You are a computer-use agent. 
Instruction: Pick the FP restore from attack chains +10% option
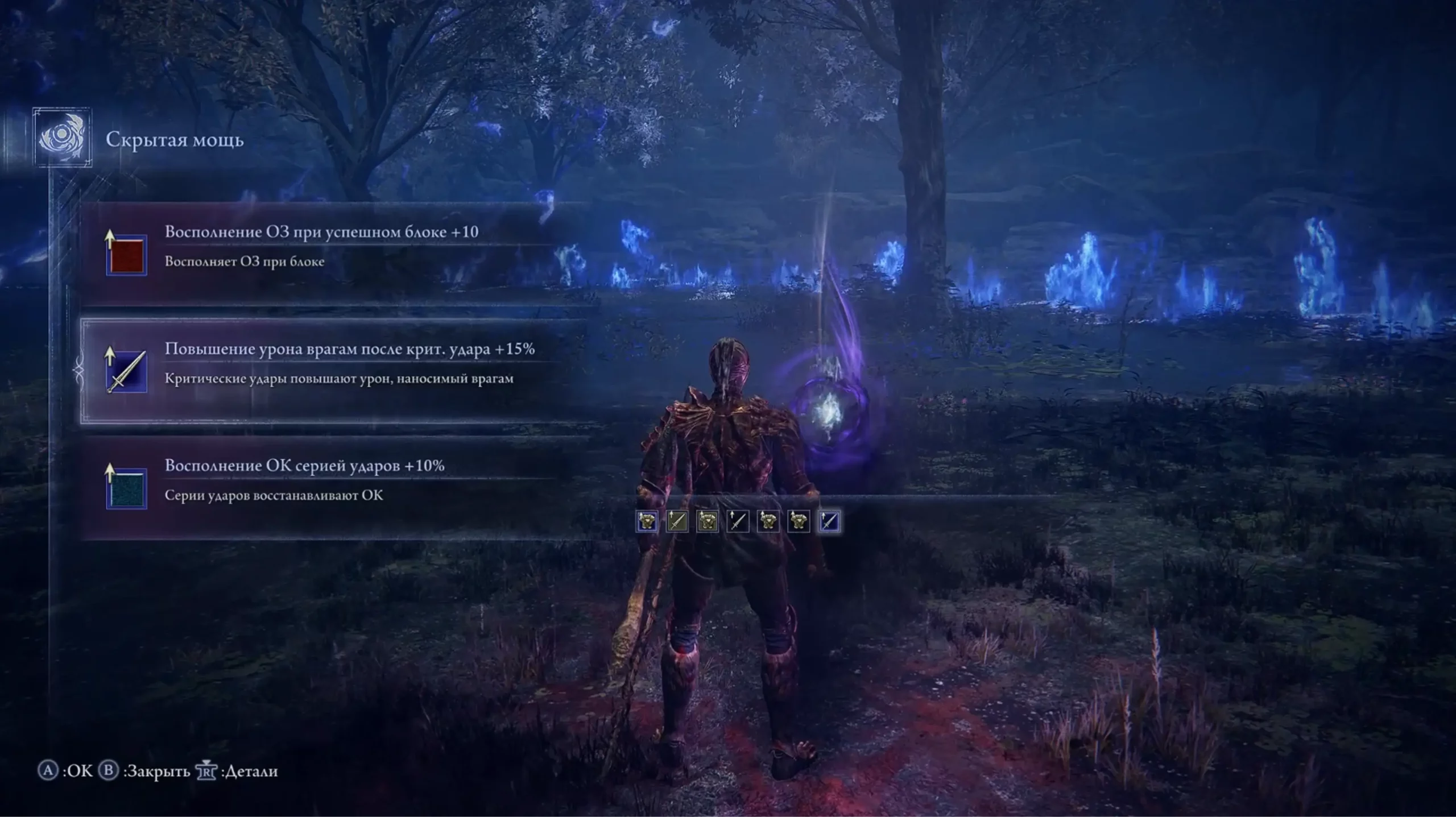pyautogui.click(x=304, y=480)
